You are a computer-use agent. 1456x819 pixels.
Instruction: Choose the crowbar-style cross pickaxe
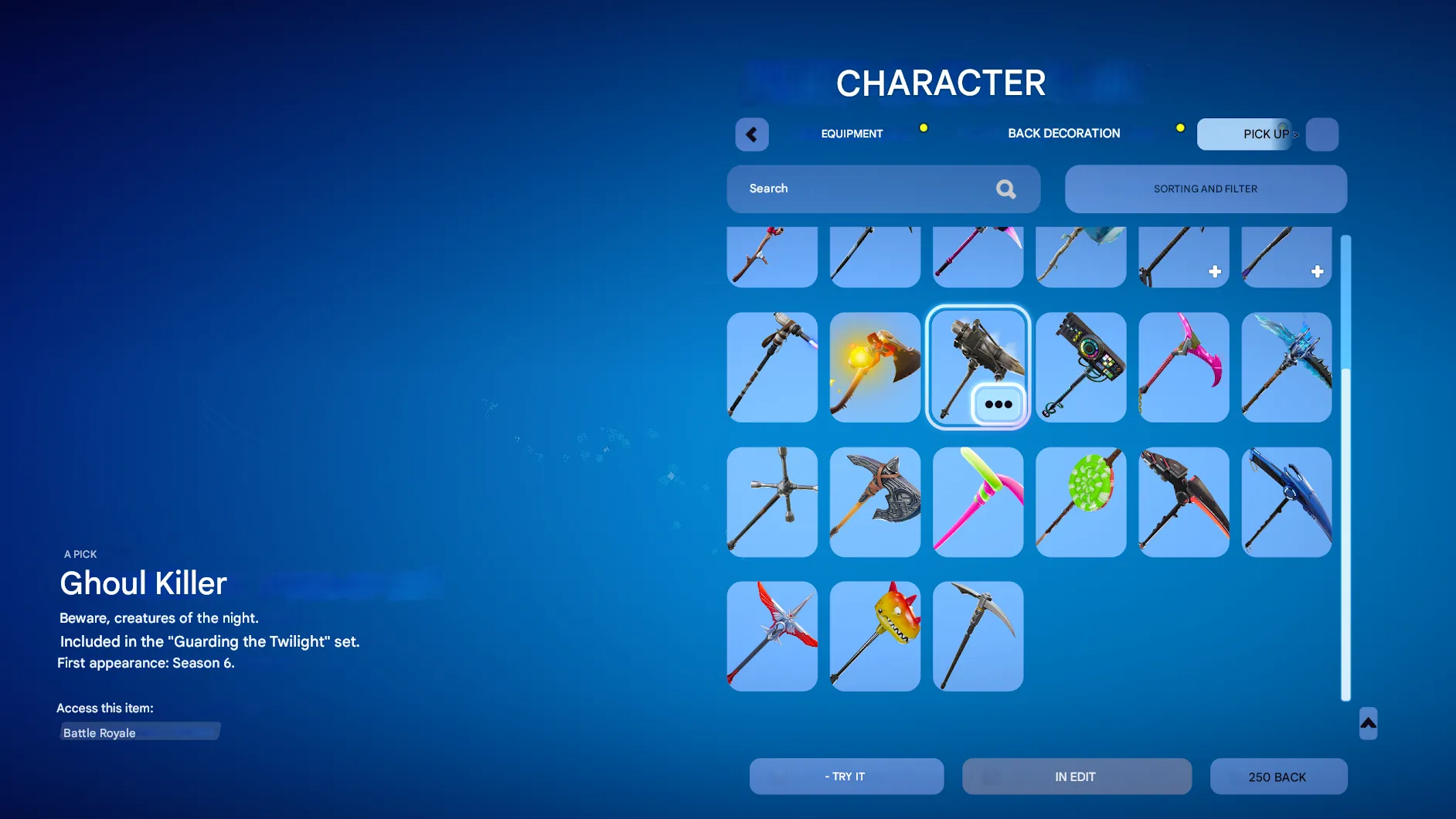tap(771, 501)
